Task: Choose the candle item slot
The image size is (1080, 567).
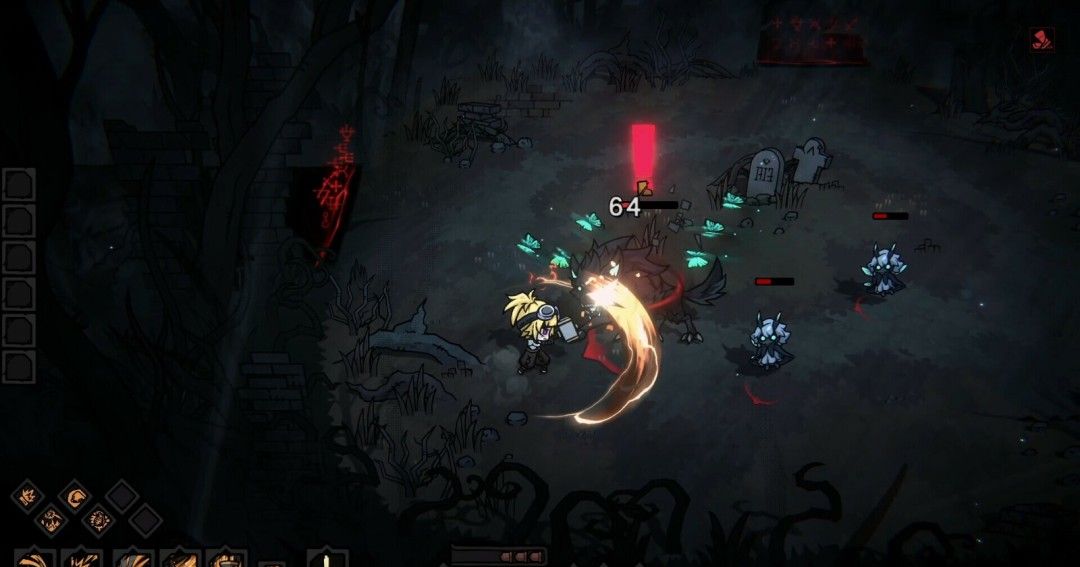Action: [x=326, y=558]
